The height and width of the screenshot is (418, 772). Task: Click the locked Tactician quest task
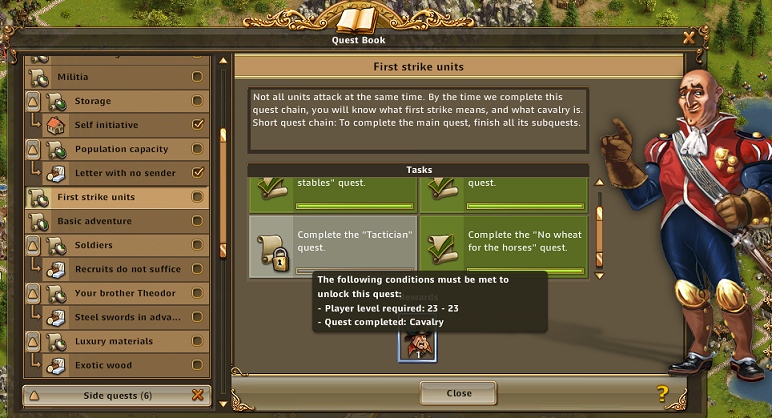pos(332,246)
